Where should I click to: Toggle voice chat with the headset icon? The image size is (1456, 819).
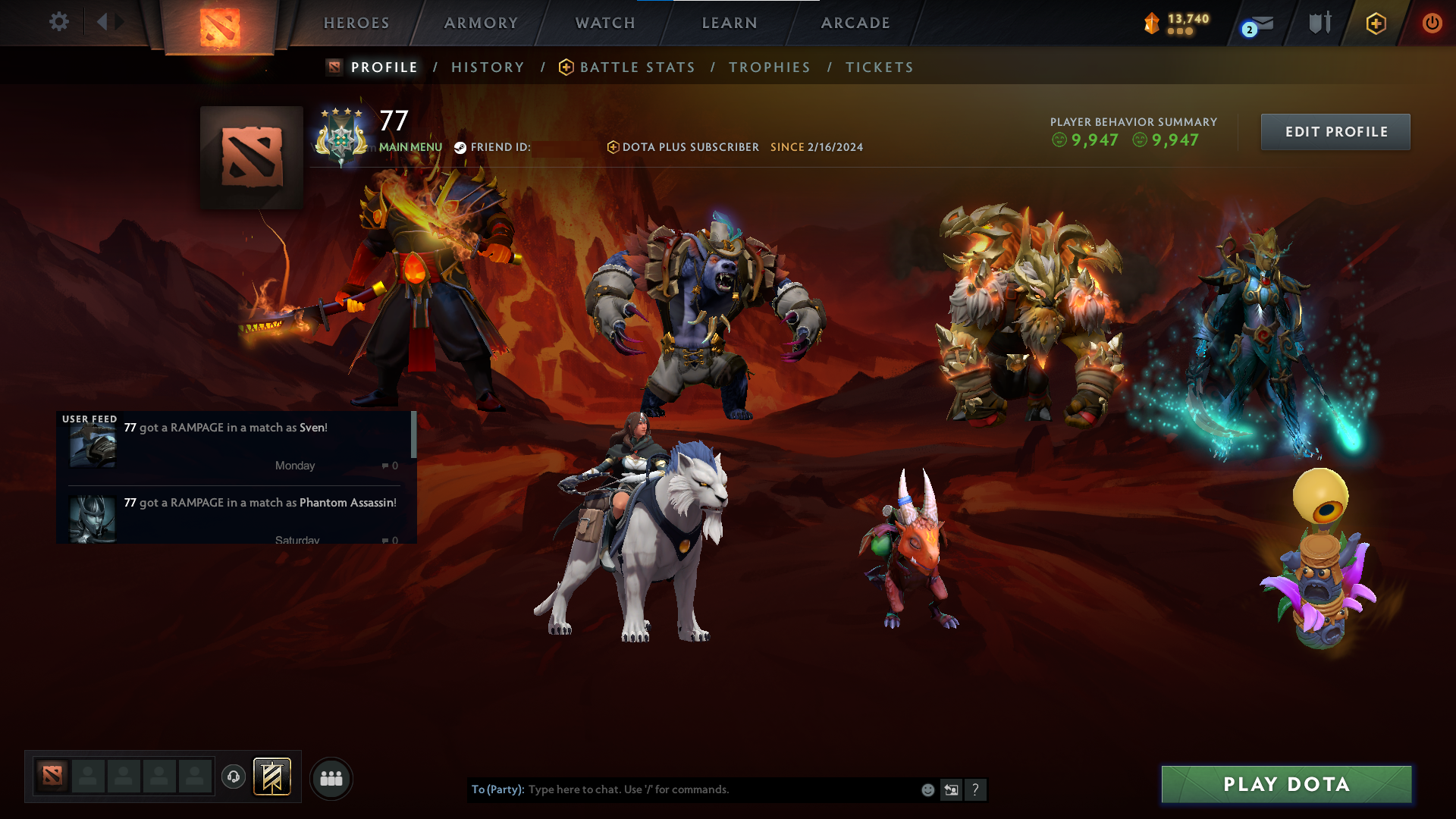tap(234, 778)
